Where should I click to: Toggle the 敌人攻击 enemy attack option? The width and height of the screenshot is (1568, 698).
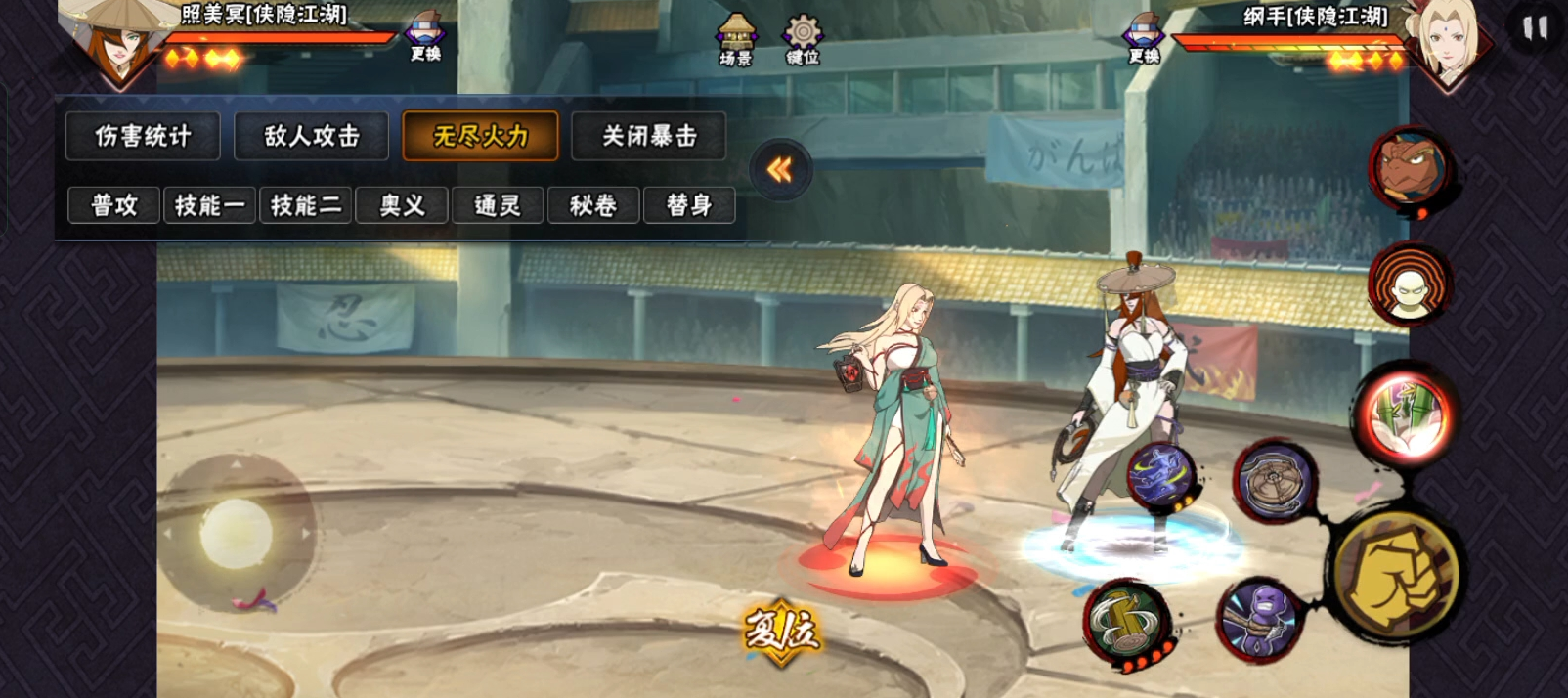pyautogui.click(x=312, y=136)
